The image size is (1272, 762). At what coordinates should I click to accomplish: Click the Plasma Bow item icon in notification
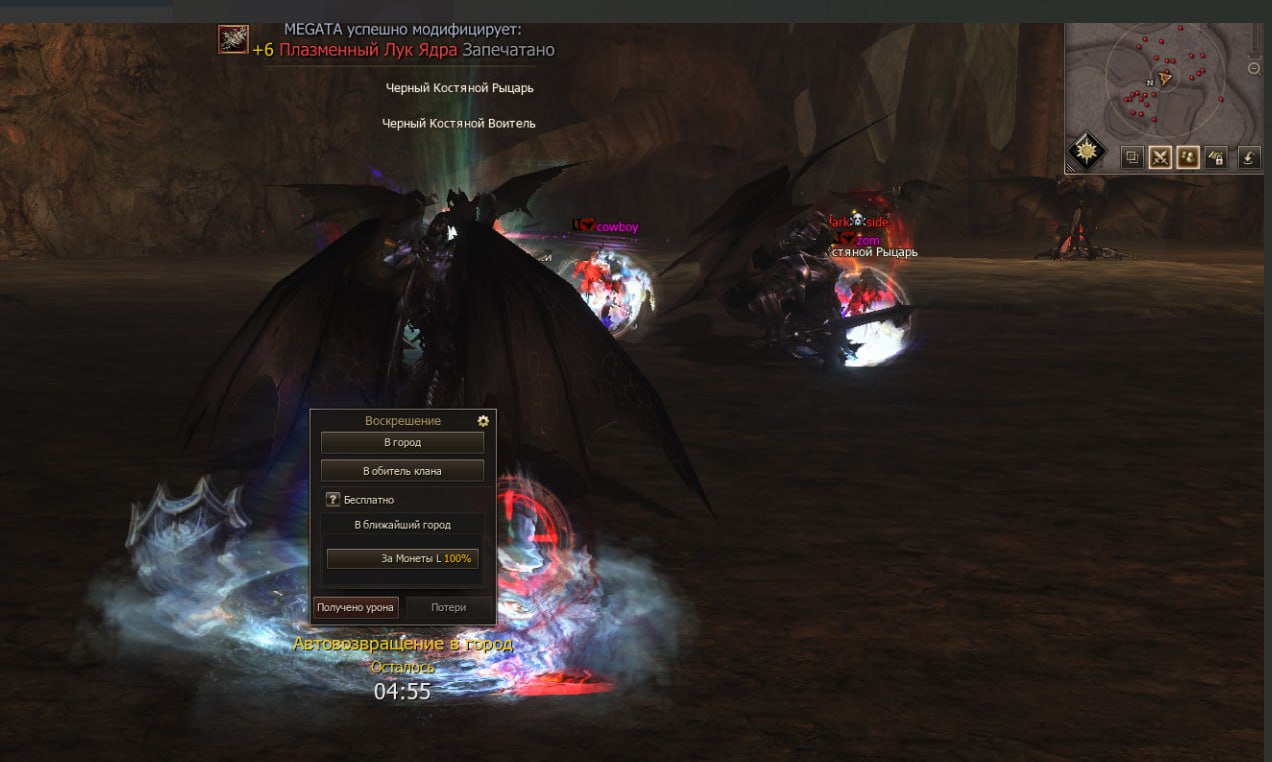pyautogui.click(x=233, y=40)
